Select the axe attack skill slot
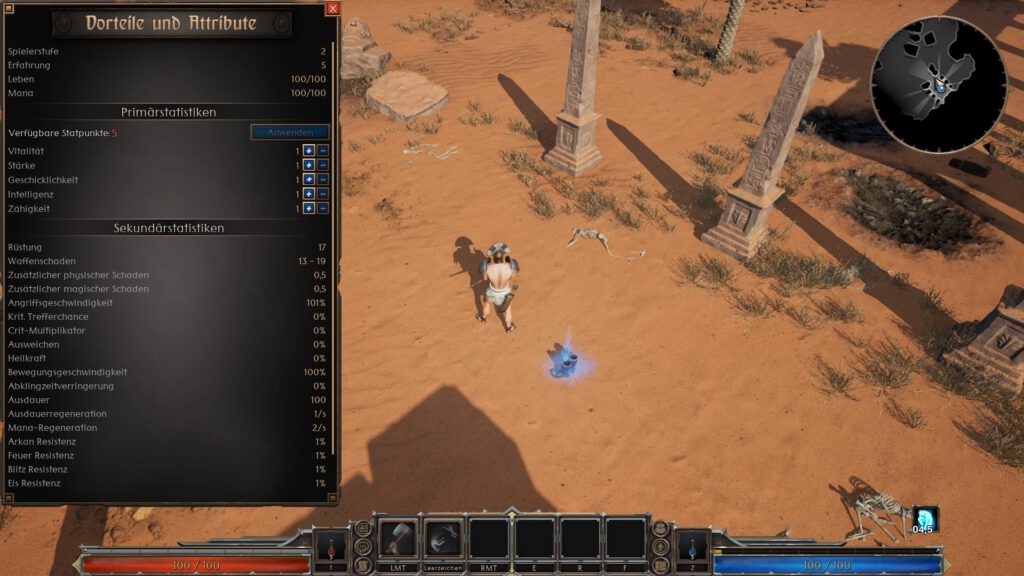This screenshot has height=576, width=1024. click(x=398, y=538)
